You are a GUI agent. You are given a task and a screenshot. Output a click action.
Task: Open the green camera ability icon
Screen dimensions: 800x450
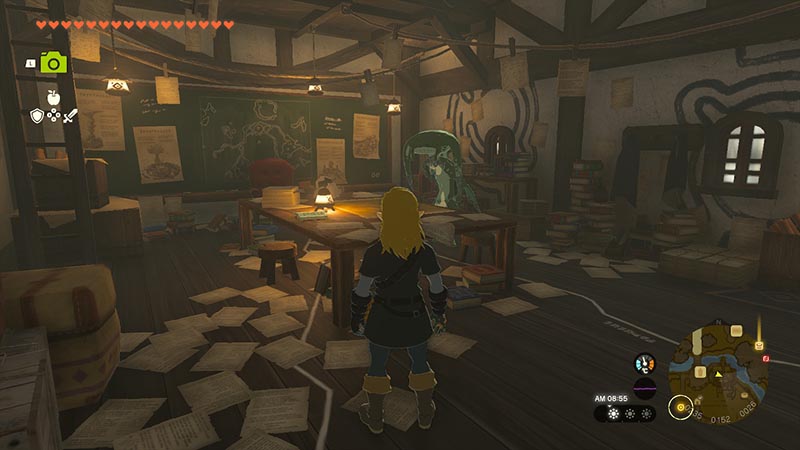pos(53,62)
